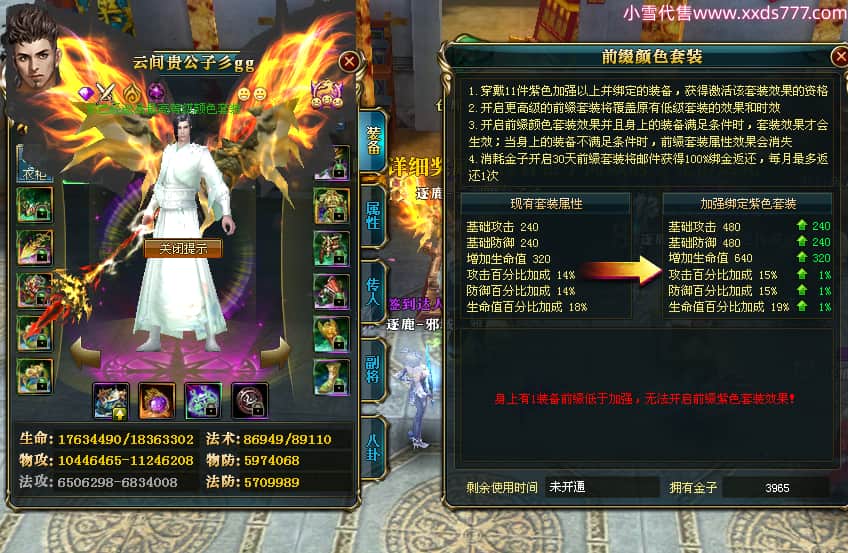
Task: Select the 加强绑定紫色套装 header
Action: tap(747, 203)
